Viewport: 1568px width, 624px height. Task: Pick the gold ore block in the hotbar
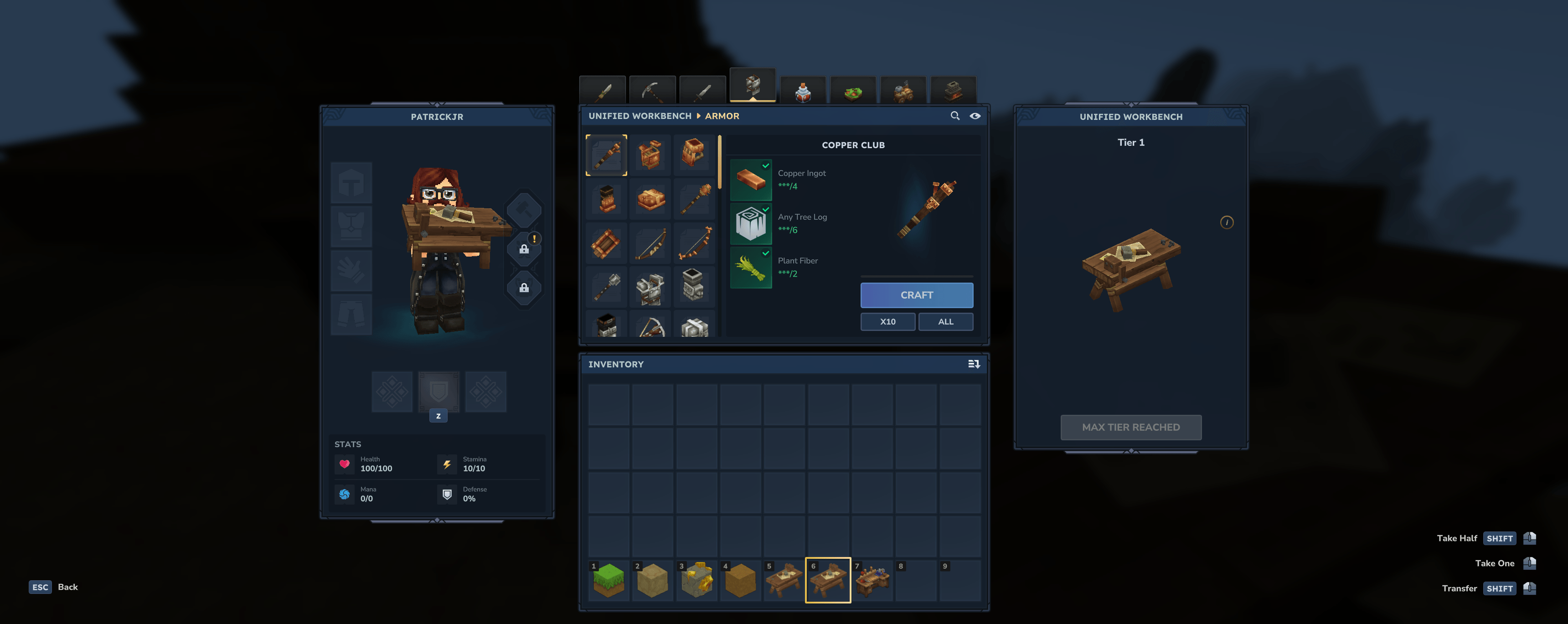point(696,580)
